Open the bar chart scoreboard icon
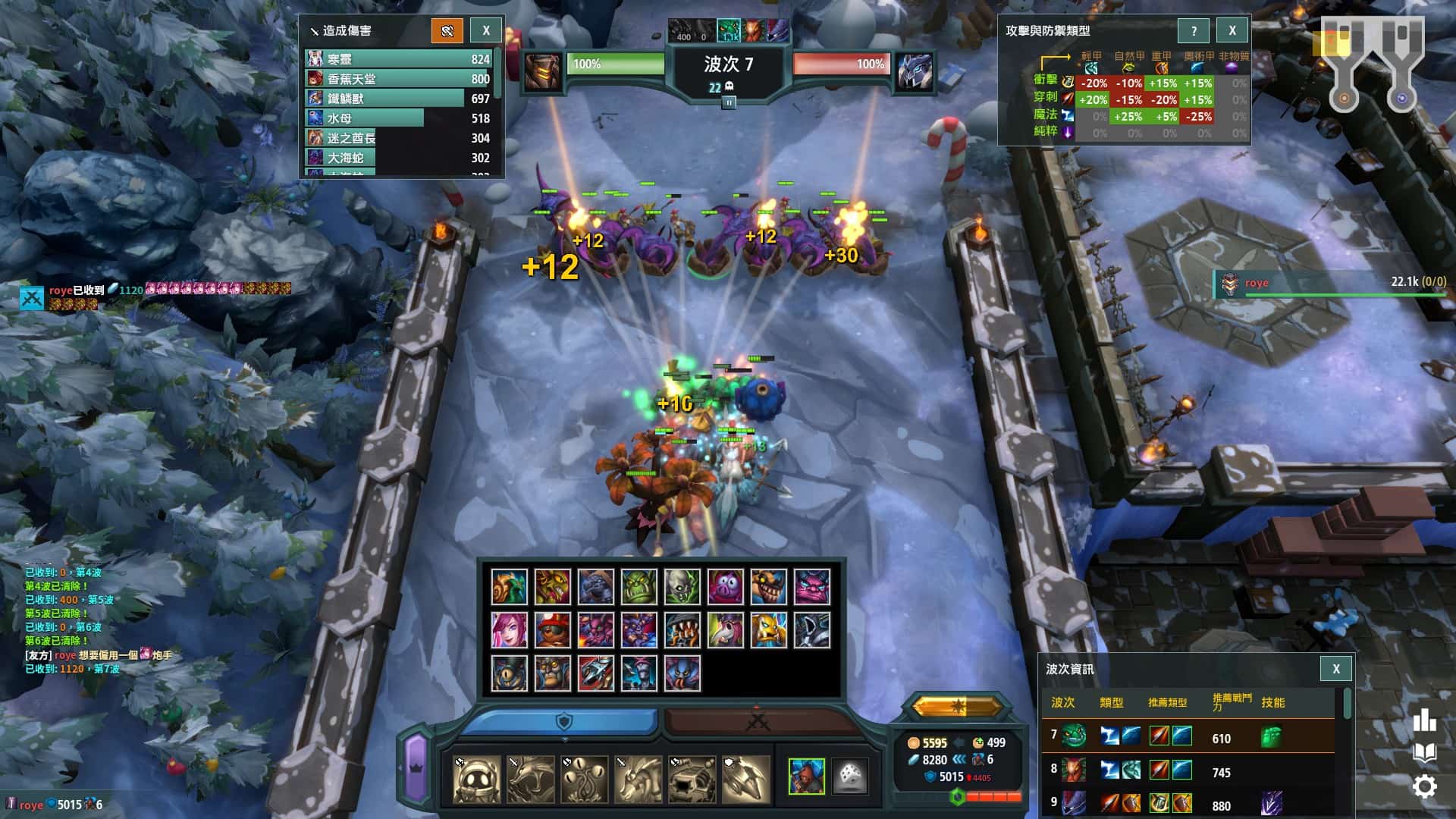 point(1425,720)
